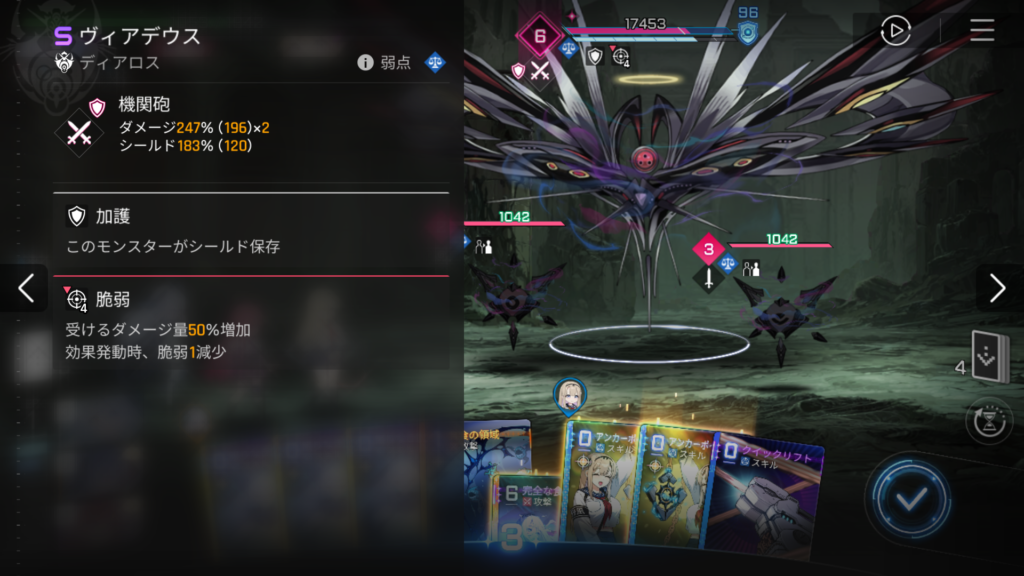Show the next enemy's info
The image size is (1024, 576).
[x=997, y=288]
